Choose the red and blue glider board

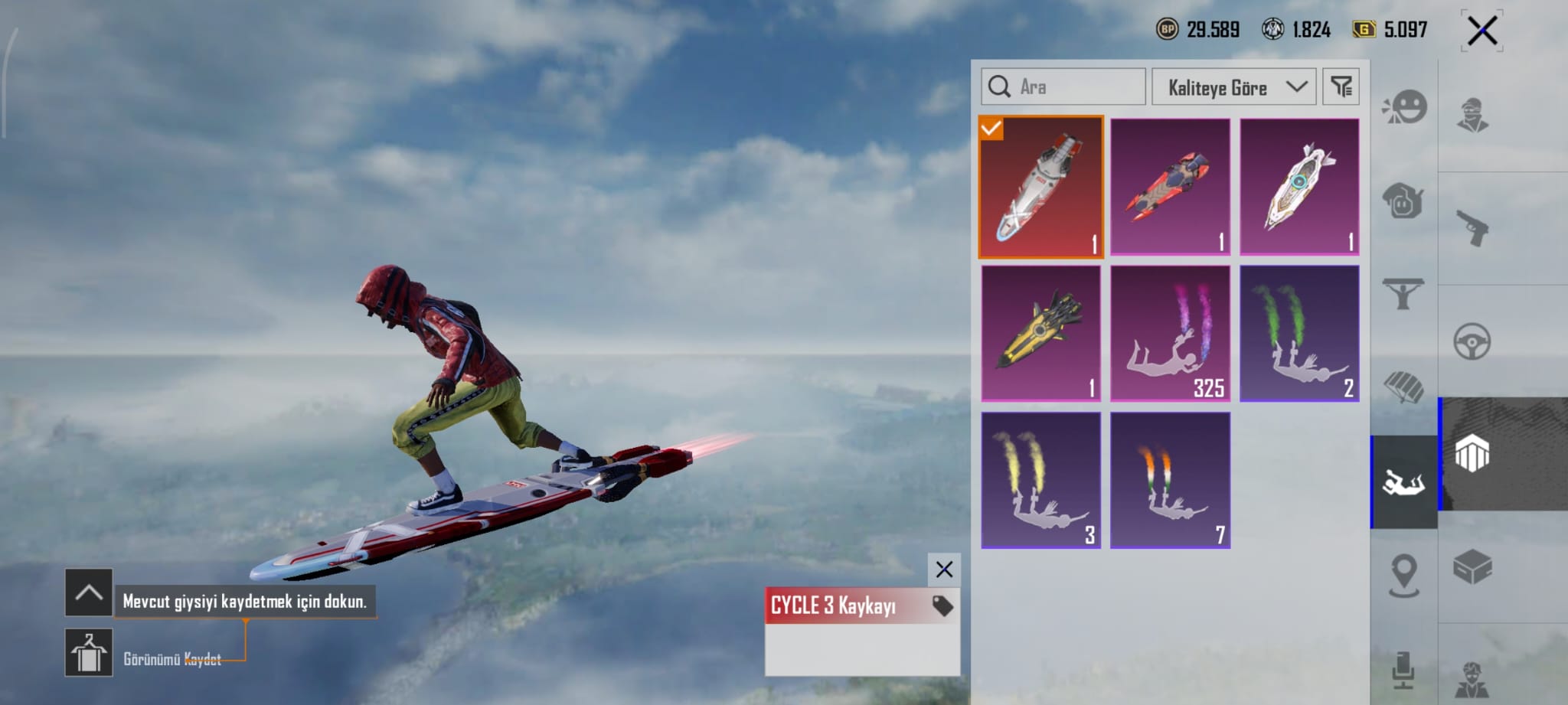pos(1170,187)
